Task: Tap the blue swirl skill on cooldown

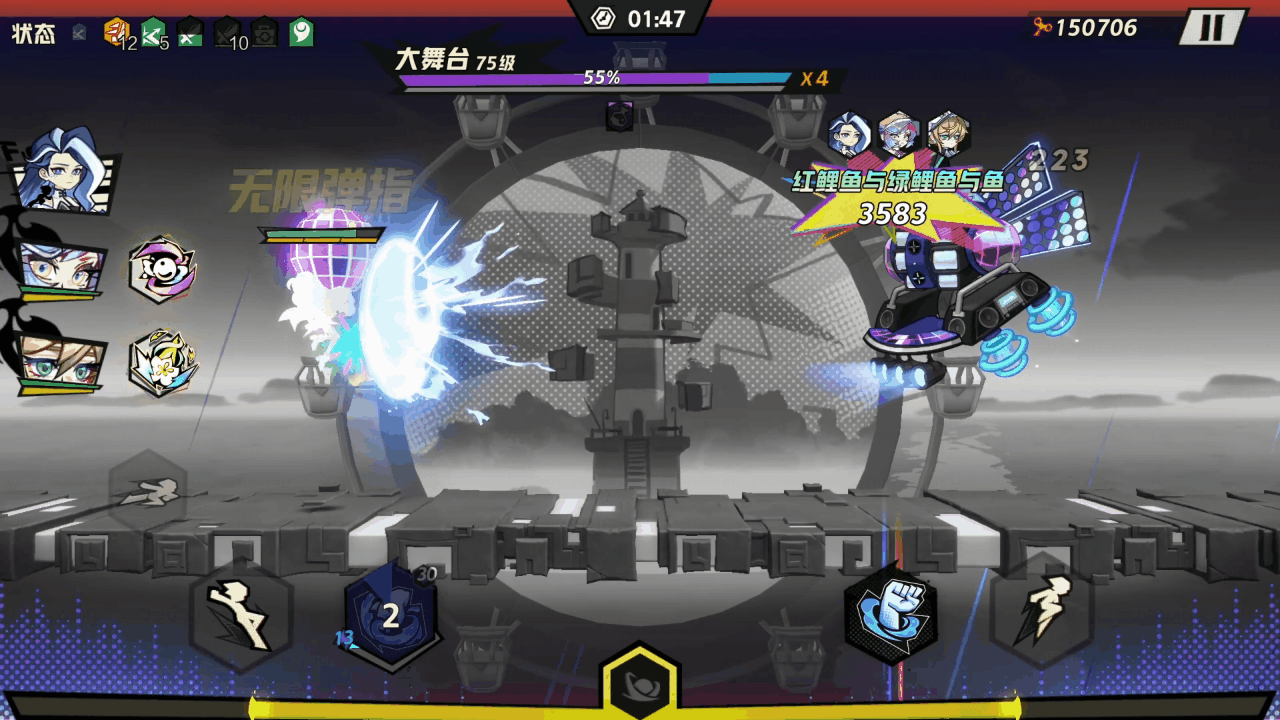Action: tap(391, 616)
